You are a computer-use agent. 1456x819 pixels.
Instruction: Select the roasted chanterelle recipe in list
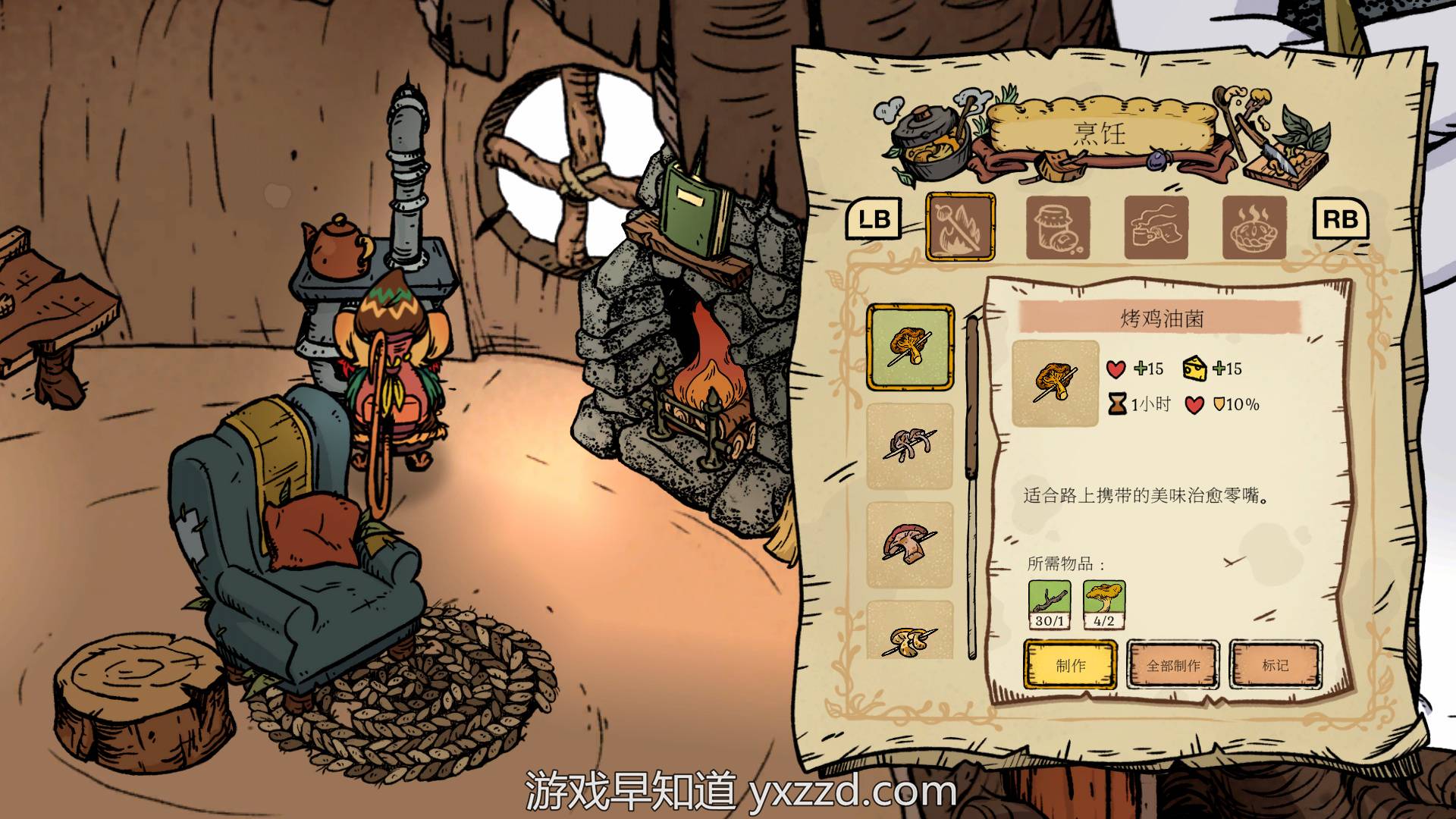click(910, 347)
